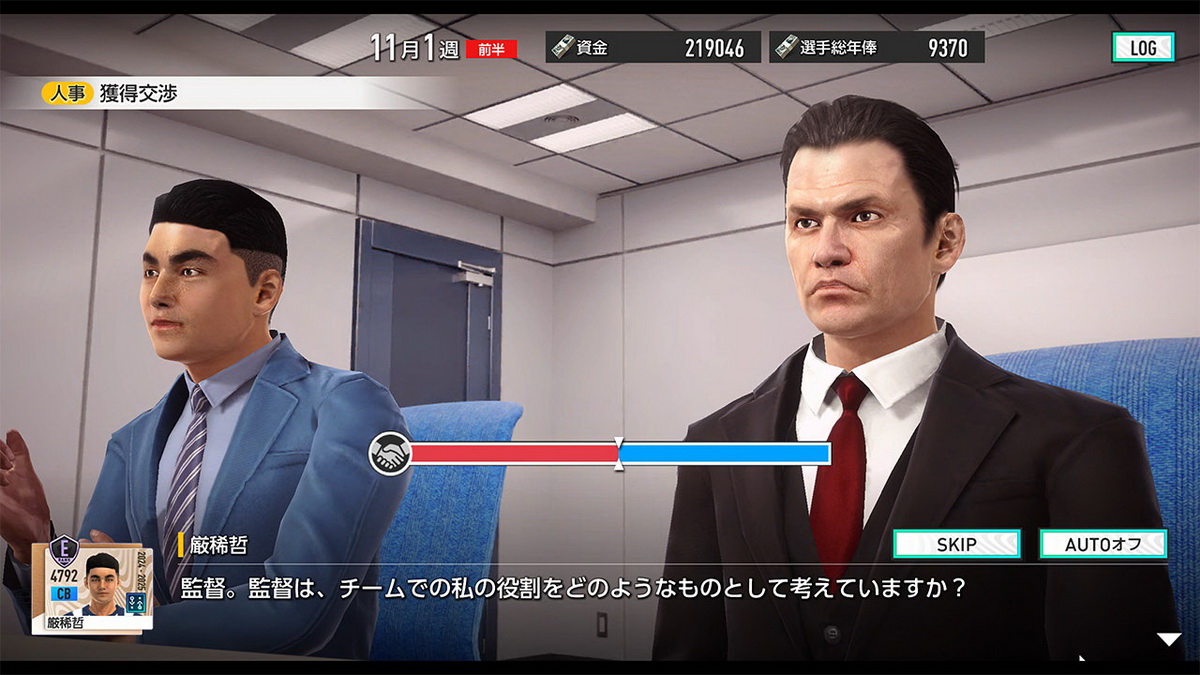This screenshot has height=675, width=1200.
Task: Open the LOG dialogue history
Action: [1142, 47]
